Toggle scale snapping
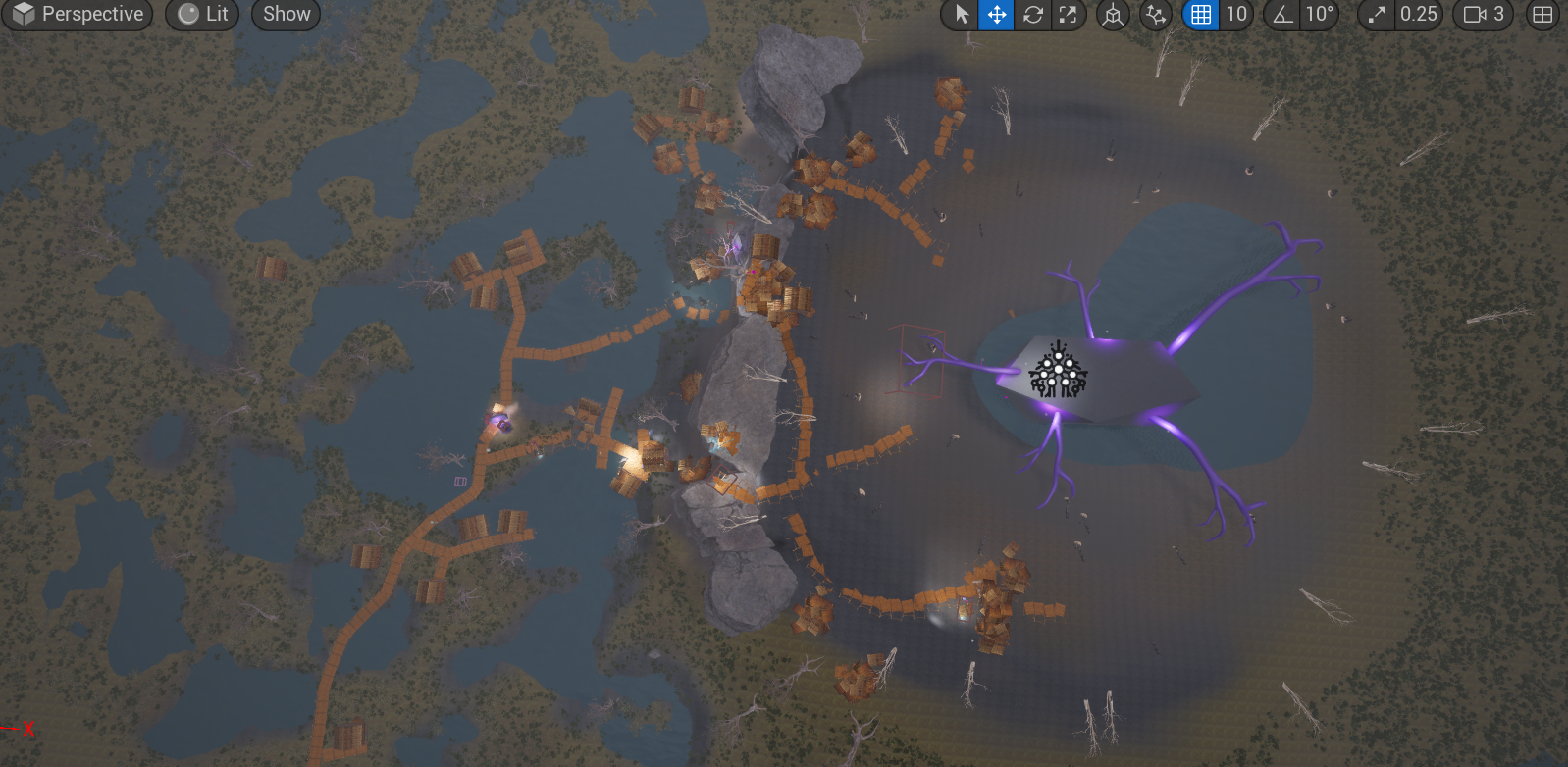The height and width of the screenshot is (767, 1568). [1377, 15]
